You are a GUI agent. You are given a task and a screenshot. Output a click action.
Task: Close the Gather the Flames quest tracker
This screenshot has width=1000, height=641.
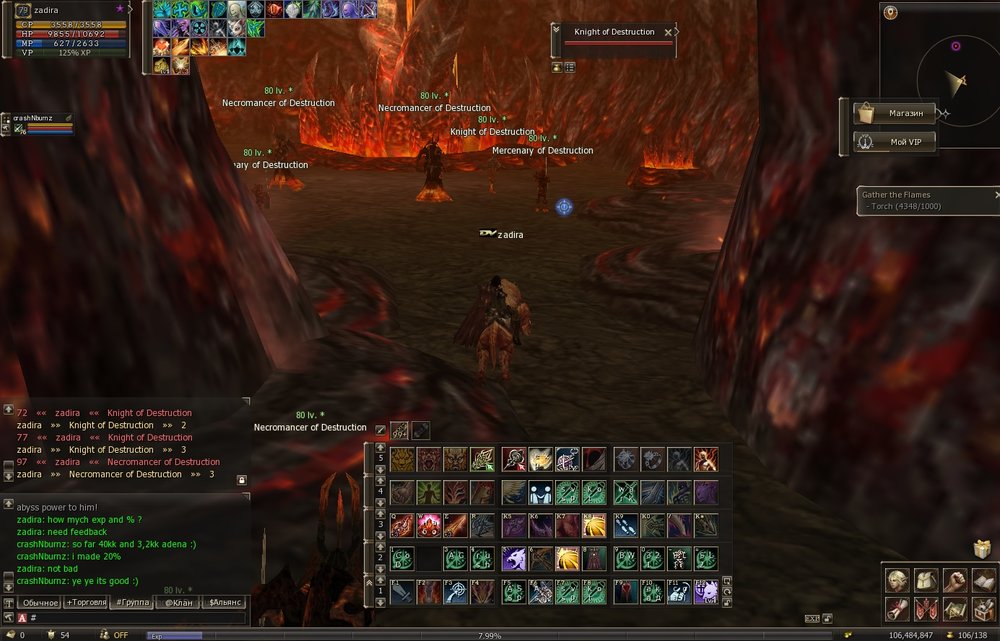coord(996,195)
